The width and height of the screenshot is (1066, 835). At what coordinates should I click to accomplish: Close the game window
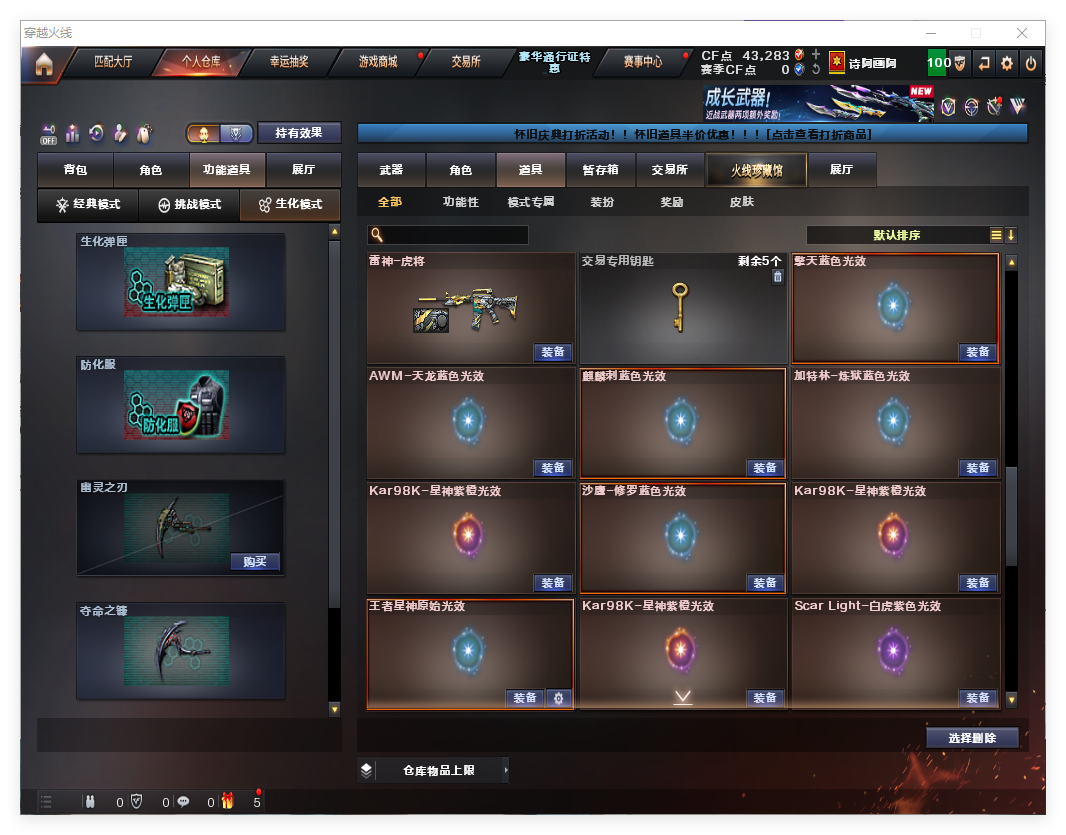[x=1022, y=33]
